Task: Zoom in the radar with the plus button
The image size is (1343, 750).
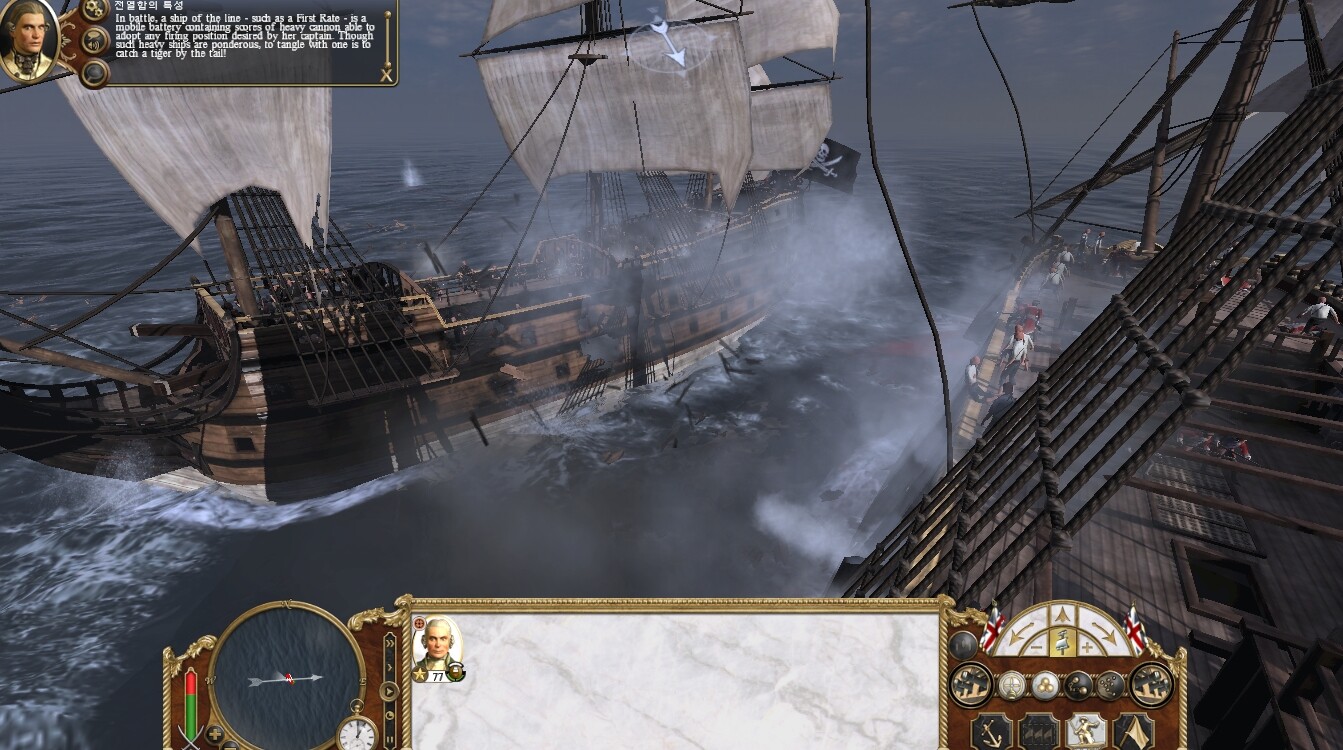Action: [x=215, y=733]
